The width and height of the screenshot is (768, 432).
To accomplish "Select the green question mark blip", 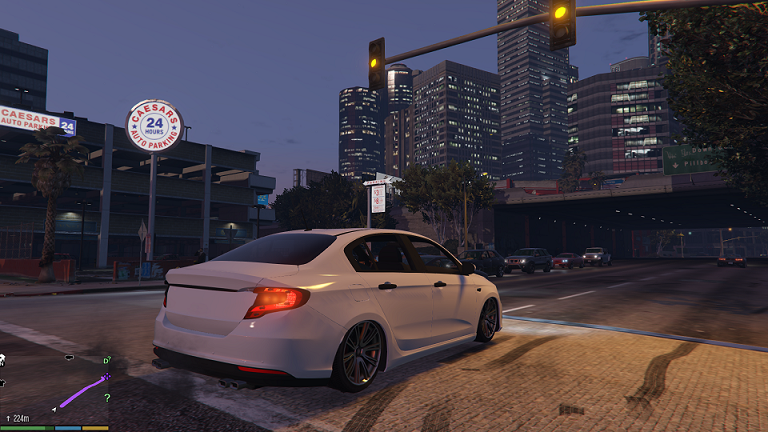I will [107, 398].
